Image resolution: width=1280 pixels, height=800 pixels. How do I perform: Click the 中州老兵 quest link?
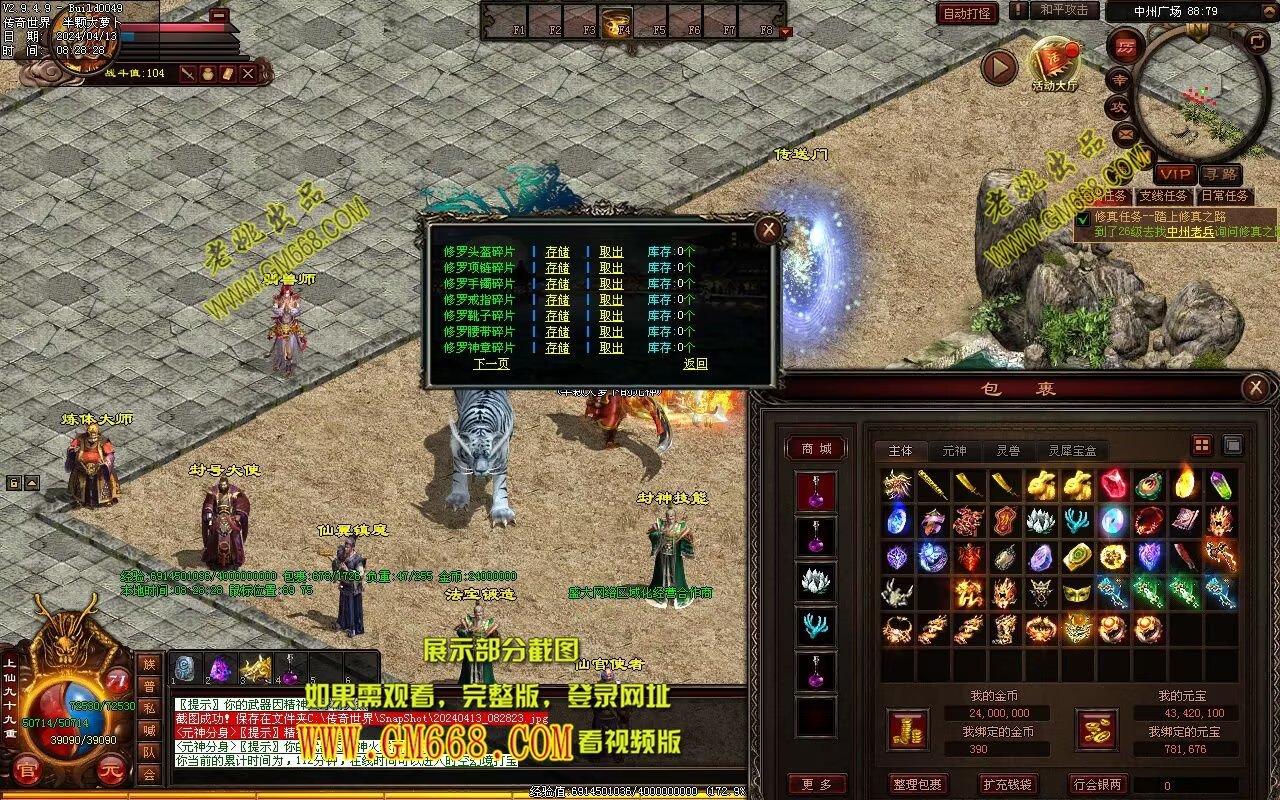1189,232
